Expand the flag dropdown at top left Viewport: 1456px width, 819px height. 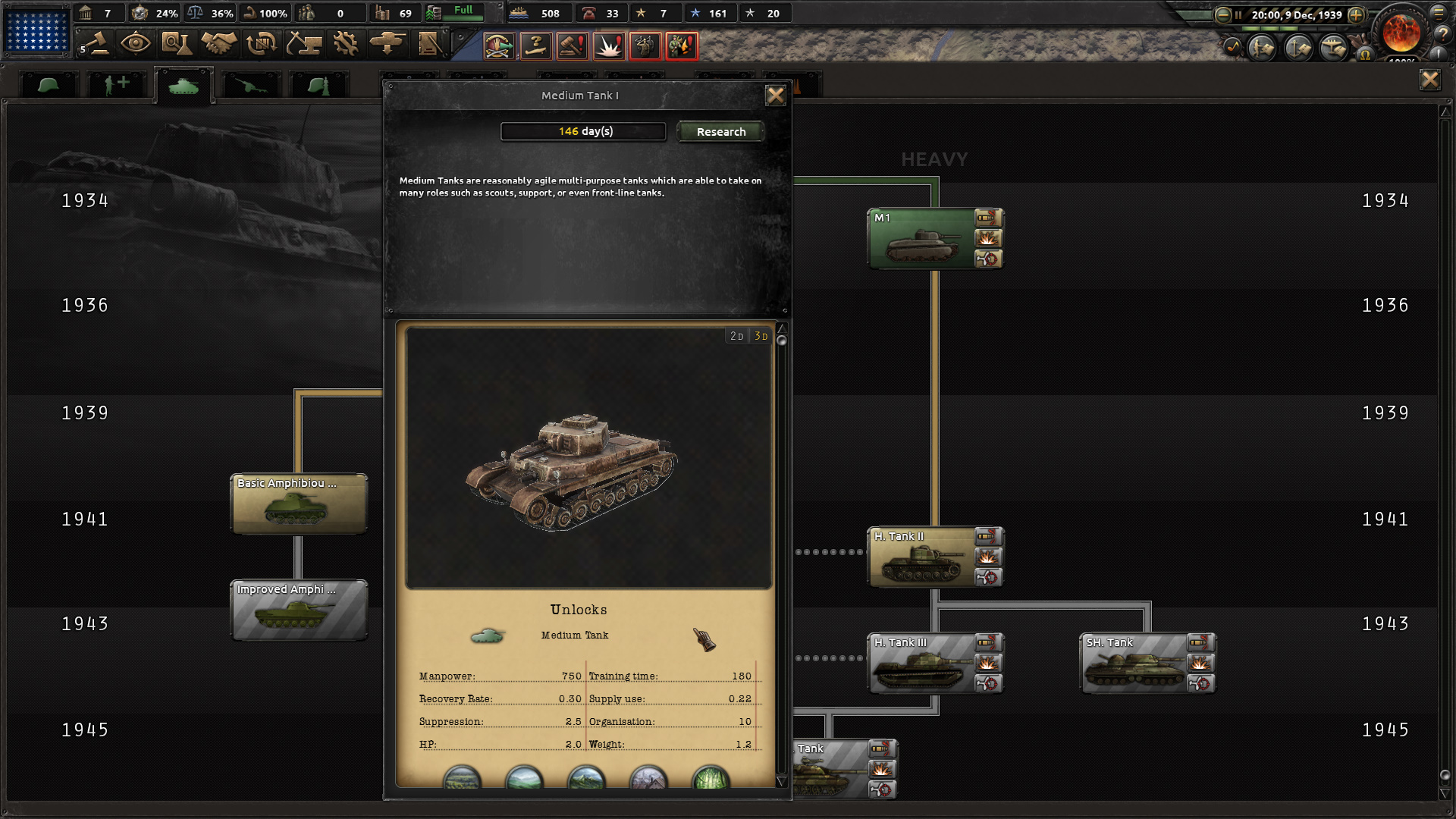point(36,32)
